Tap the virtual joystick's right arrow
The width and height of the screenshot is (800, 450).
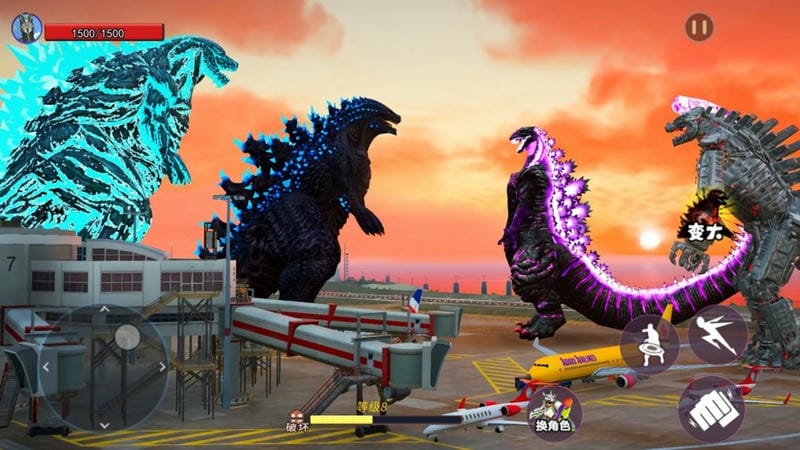click(162, 367)
